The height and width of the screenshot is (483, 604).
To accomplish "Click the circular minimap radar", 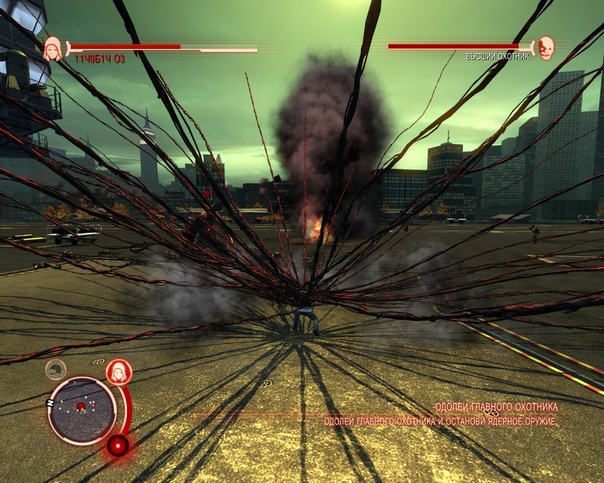I will click(82, 411).
